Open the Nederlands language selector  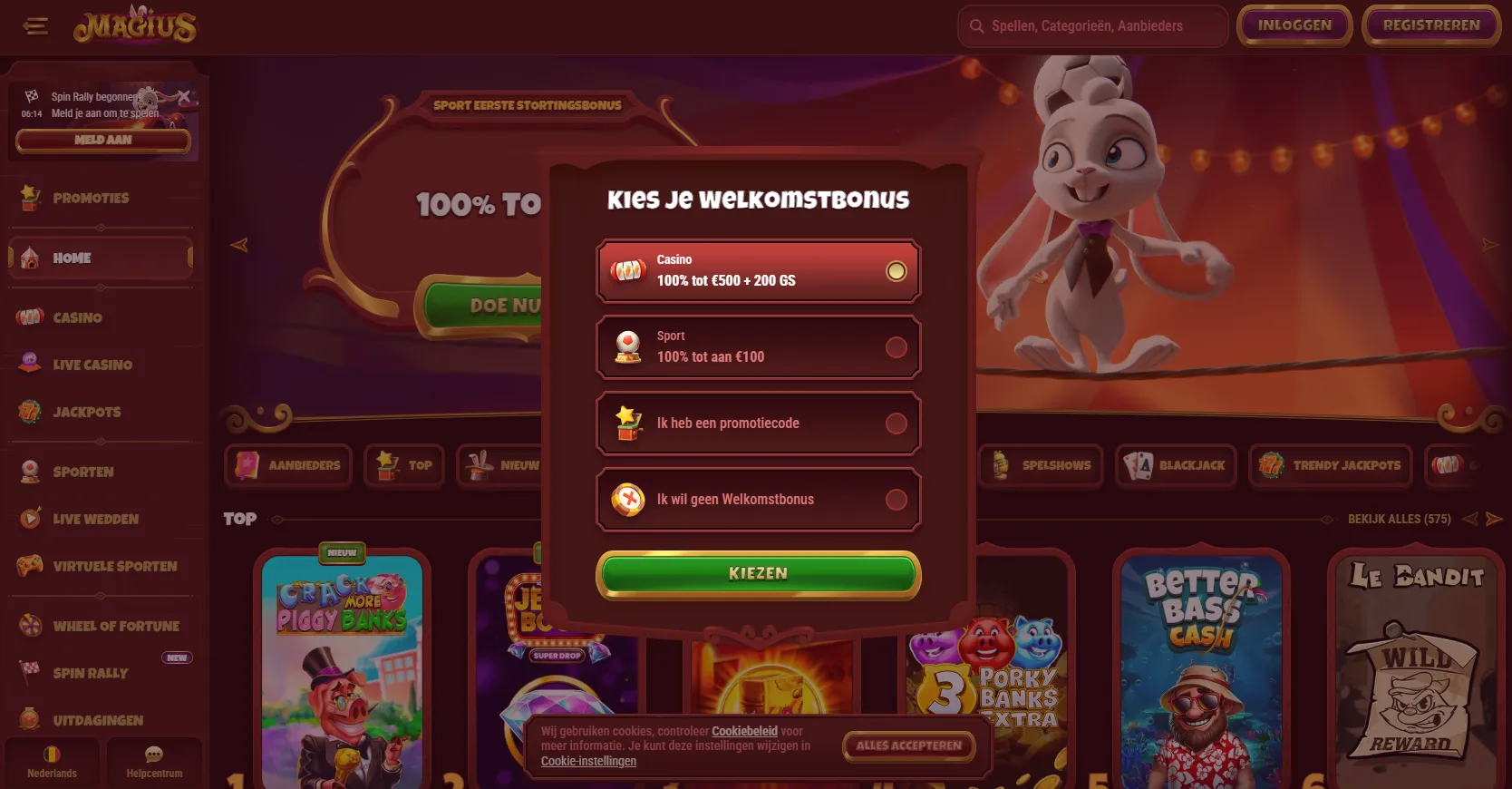tap(52, 762)
